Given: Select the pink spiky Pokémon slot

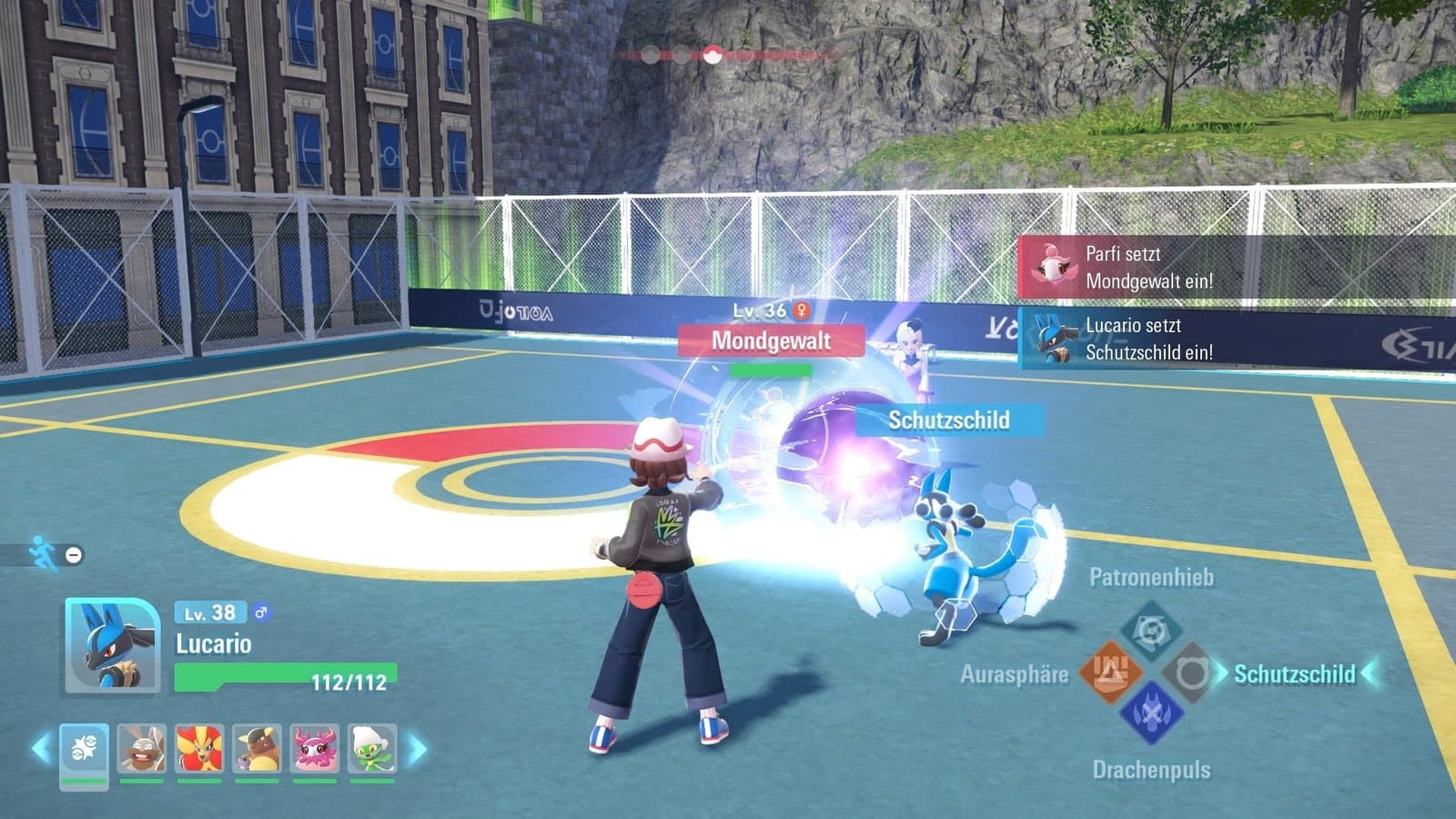Looking at the screenshot, I should pos(315,750).
